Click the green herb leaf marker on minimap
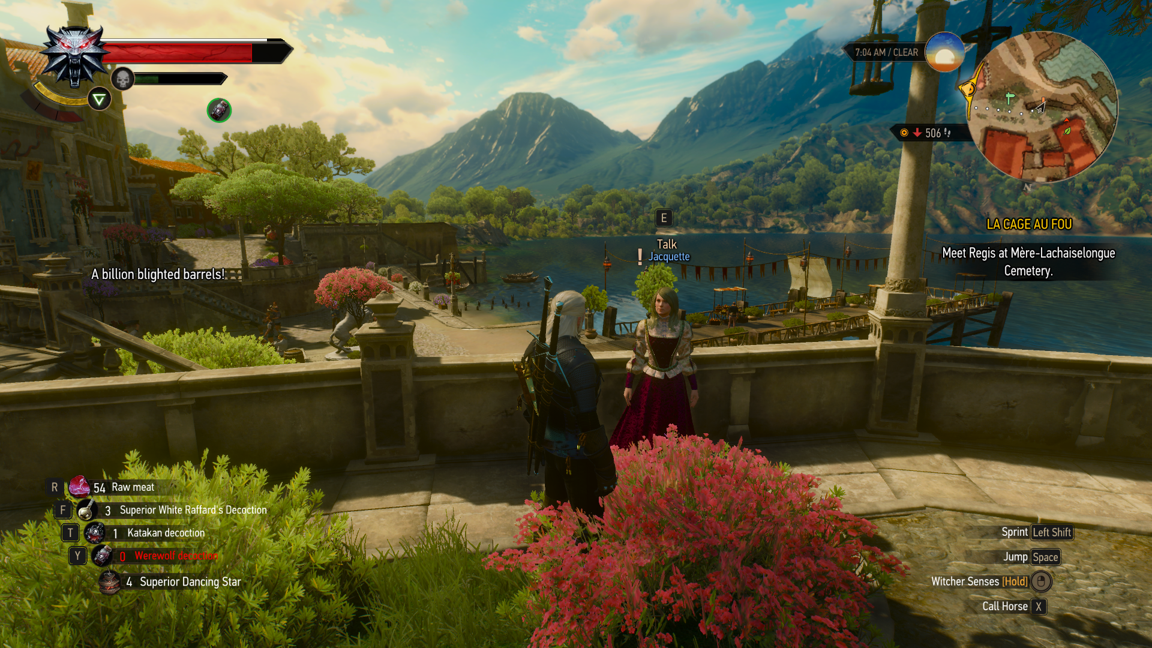1152x648 pixels. coord(1067,130)
